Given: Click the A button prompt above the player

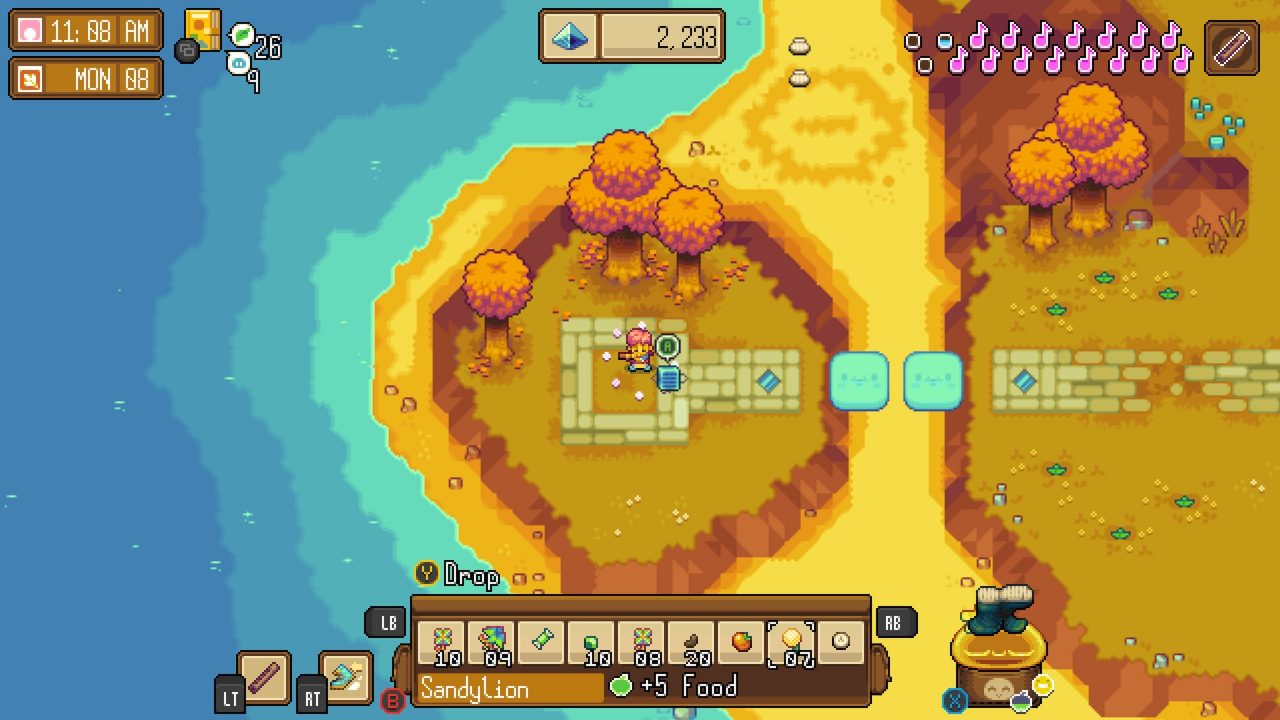Looking at the screenshot, I should click(x=669, y=345).
